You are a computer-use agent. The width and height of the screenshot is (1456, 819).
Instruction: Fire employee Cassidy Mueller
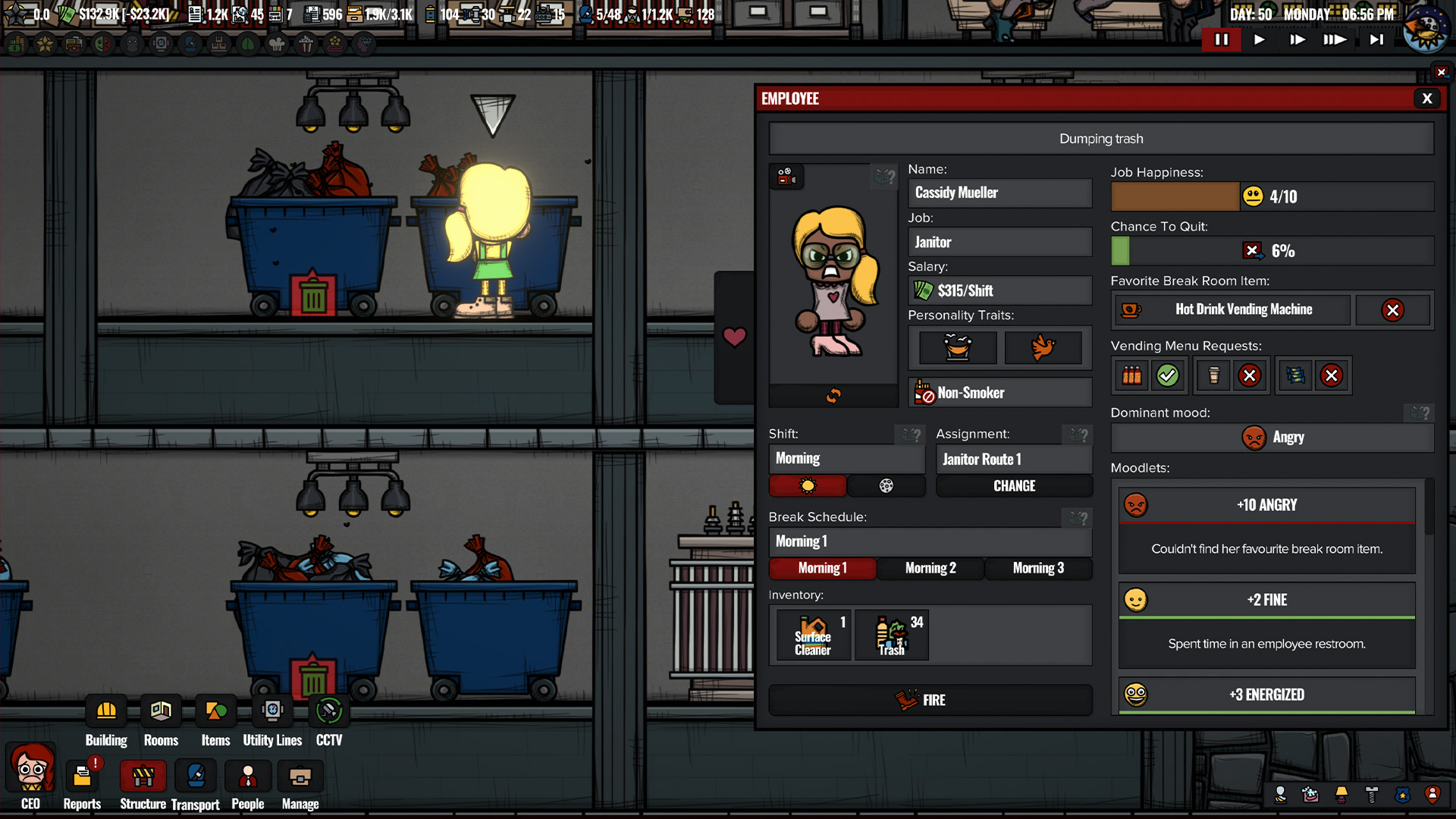(x=930, y=700)
